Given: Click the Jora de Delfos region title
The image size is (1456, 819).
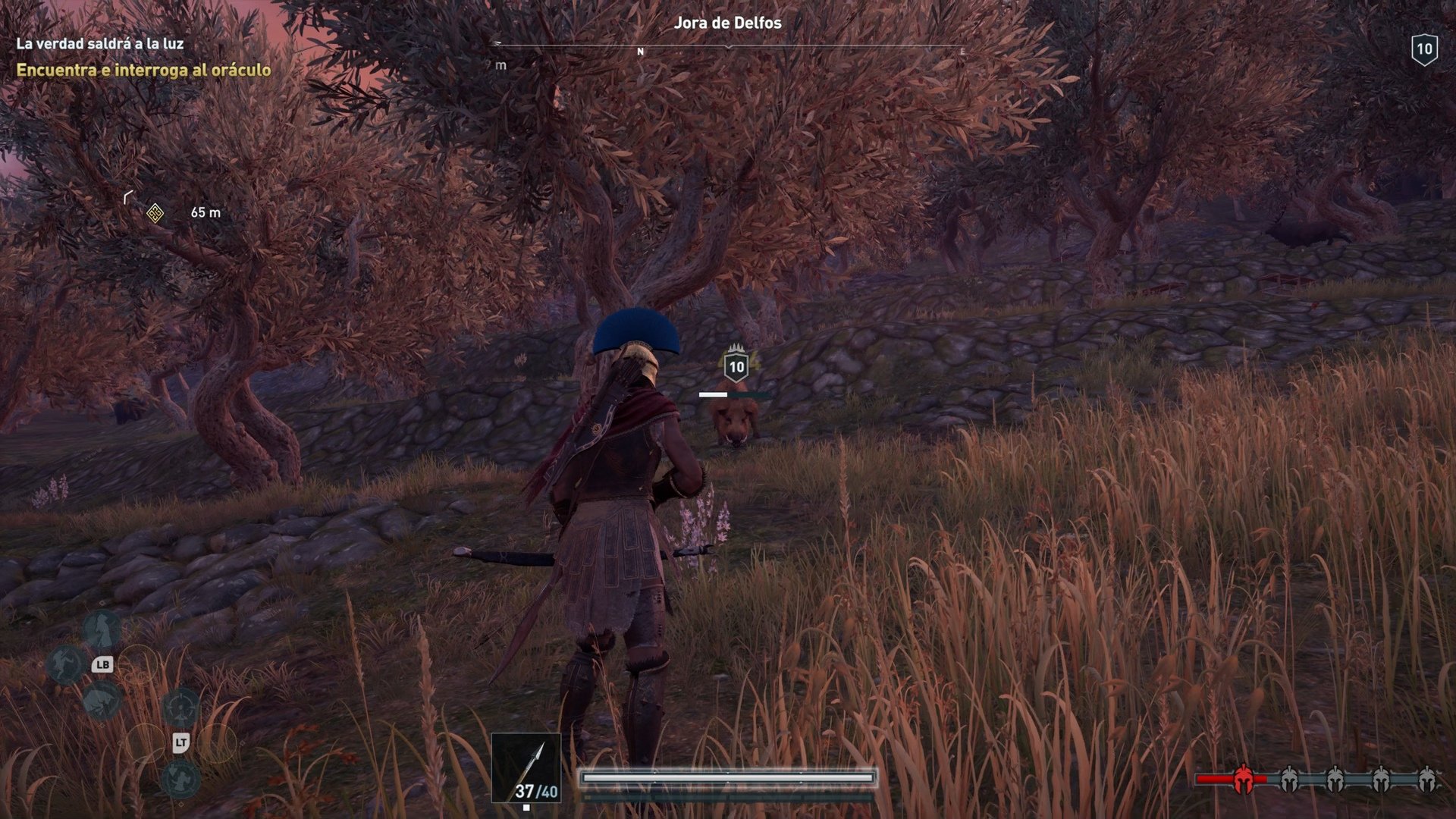Looking at the screenshot, I should click(726, 24).
